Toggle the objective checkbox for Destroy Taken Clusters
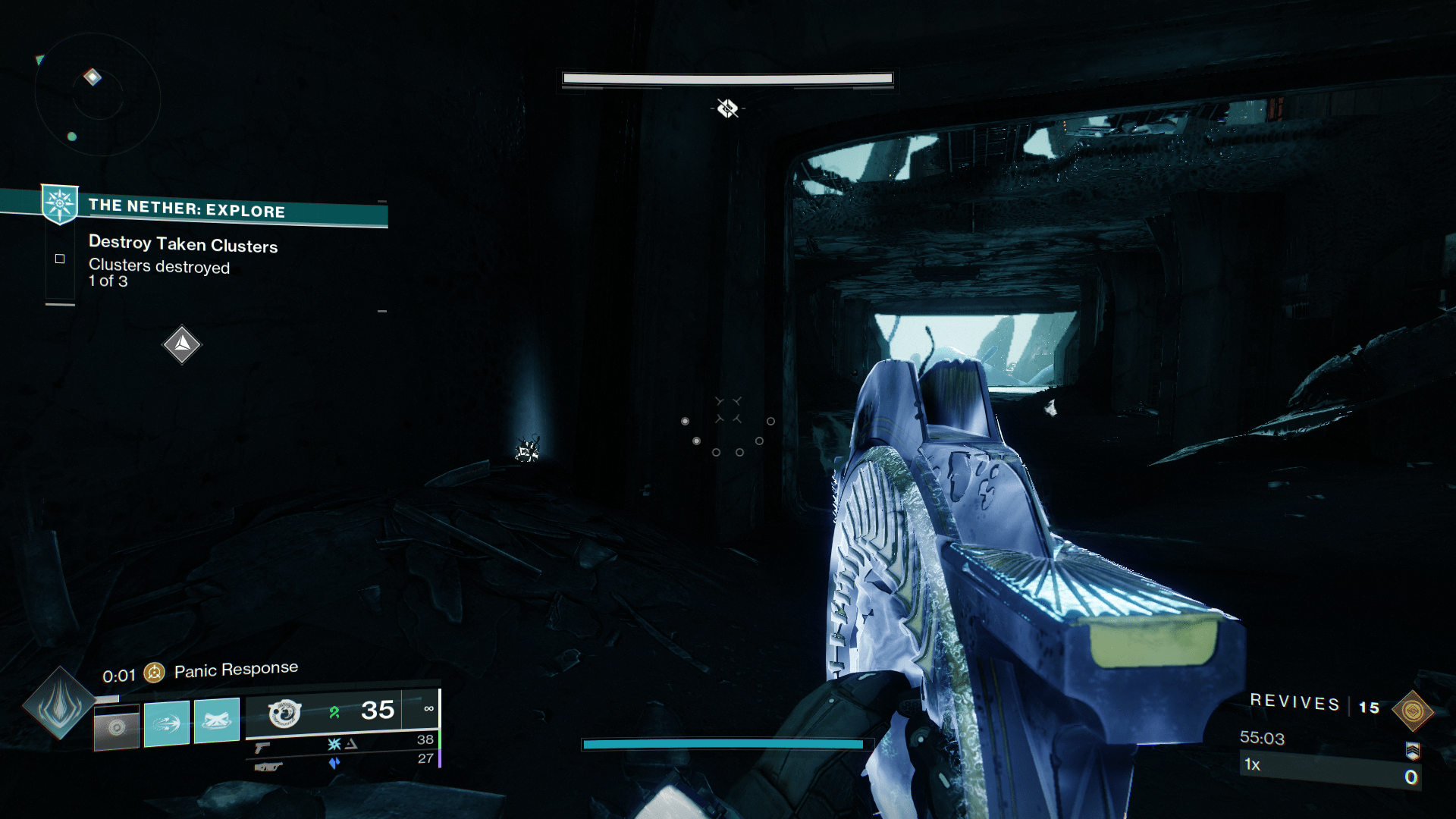This screenshot has width=1456, height=819. pyautogui.click(x=60, y=259)
